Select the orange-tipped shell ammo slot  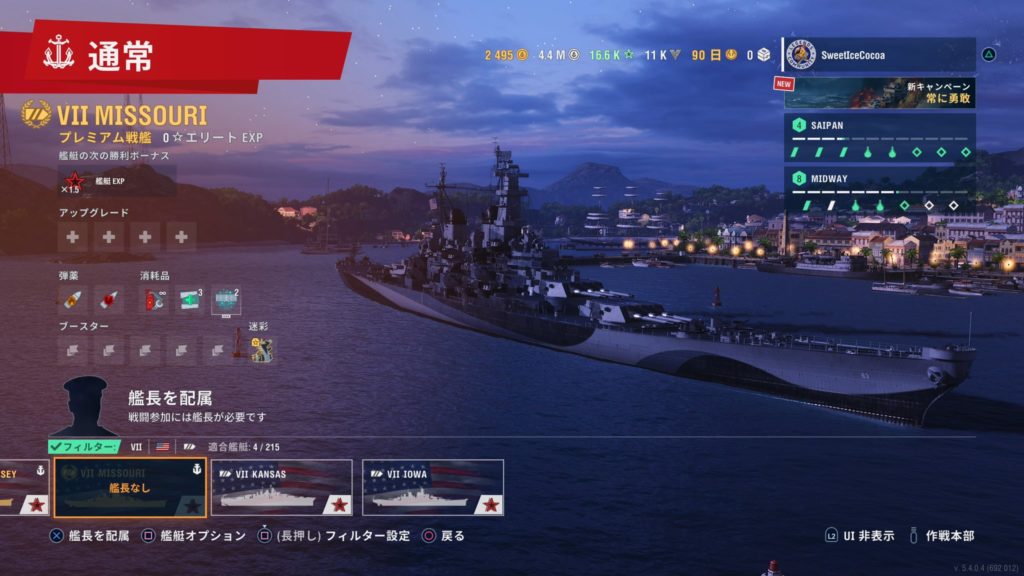72,299
